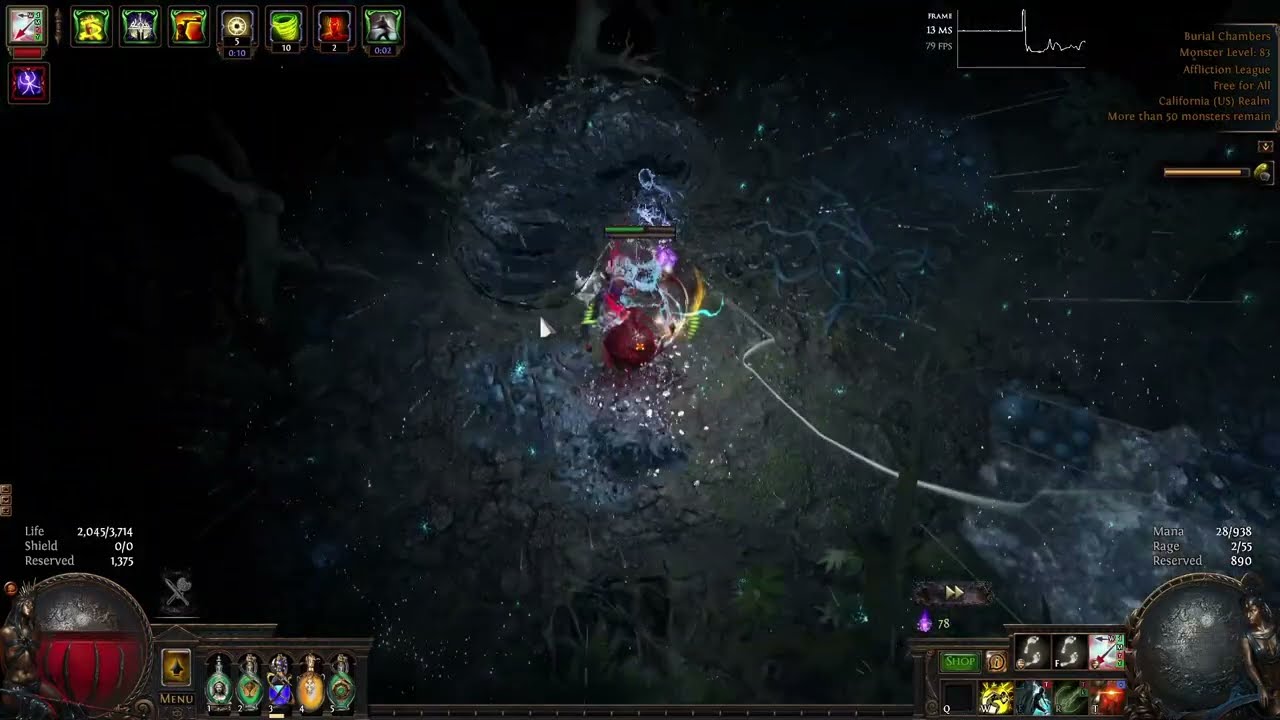Use the flask in slot 1
Viewport: 1280px width, 720px height.
tap(218, 684)
